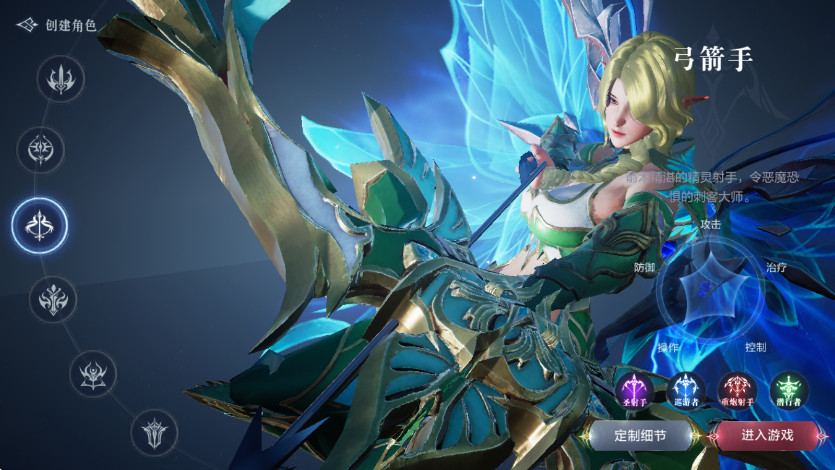Select the green 潜行者 specialization icon
Image resolution: width=835 pixels, height=470 pixels.
coord(789,390)
